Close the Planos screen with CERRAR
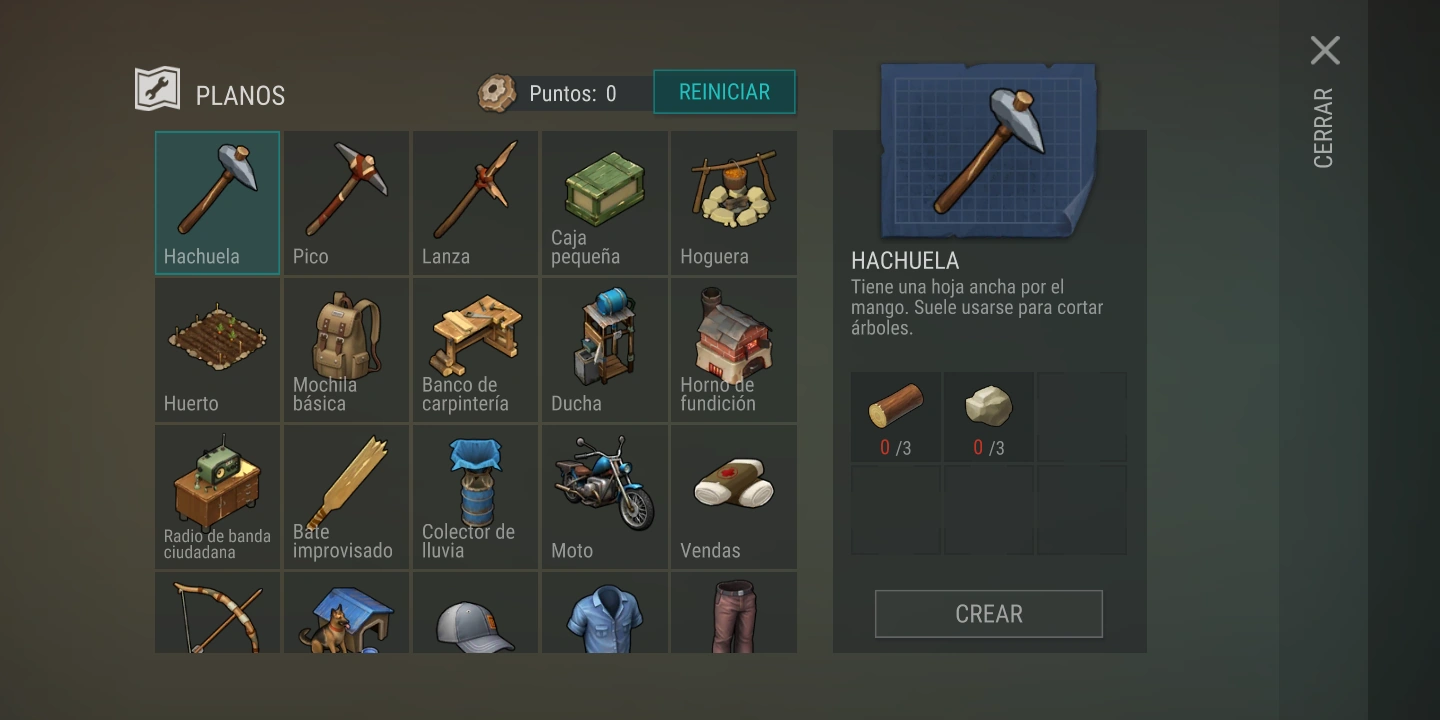Screen dimensions: 1440x720 tap(1326, 50)
